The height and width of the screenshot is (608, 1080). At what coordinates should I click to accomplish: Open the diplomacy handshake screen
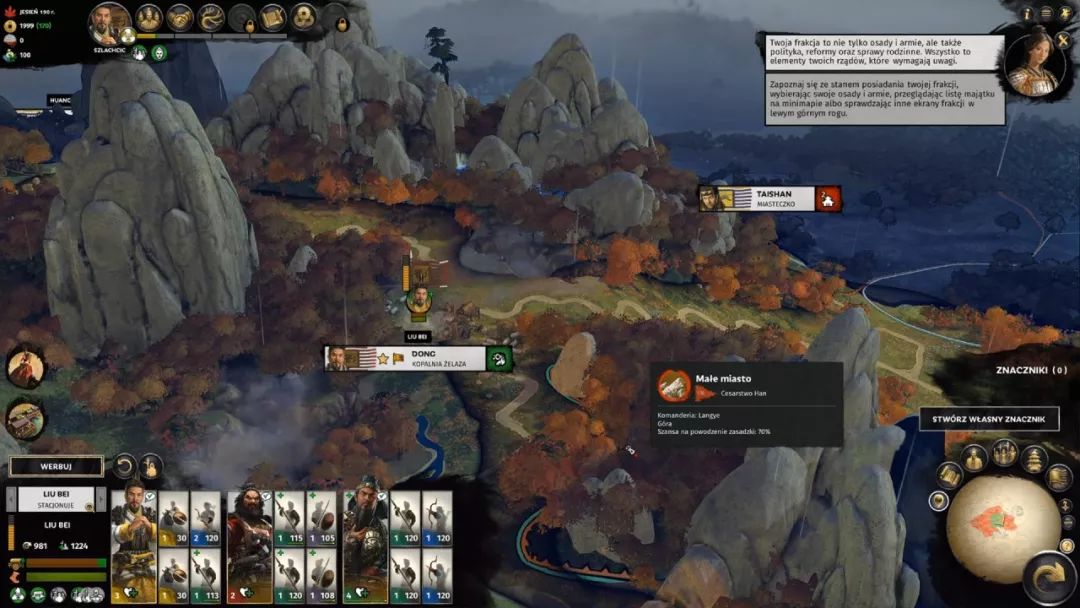(180, 17)
